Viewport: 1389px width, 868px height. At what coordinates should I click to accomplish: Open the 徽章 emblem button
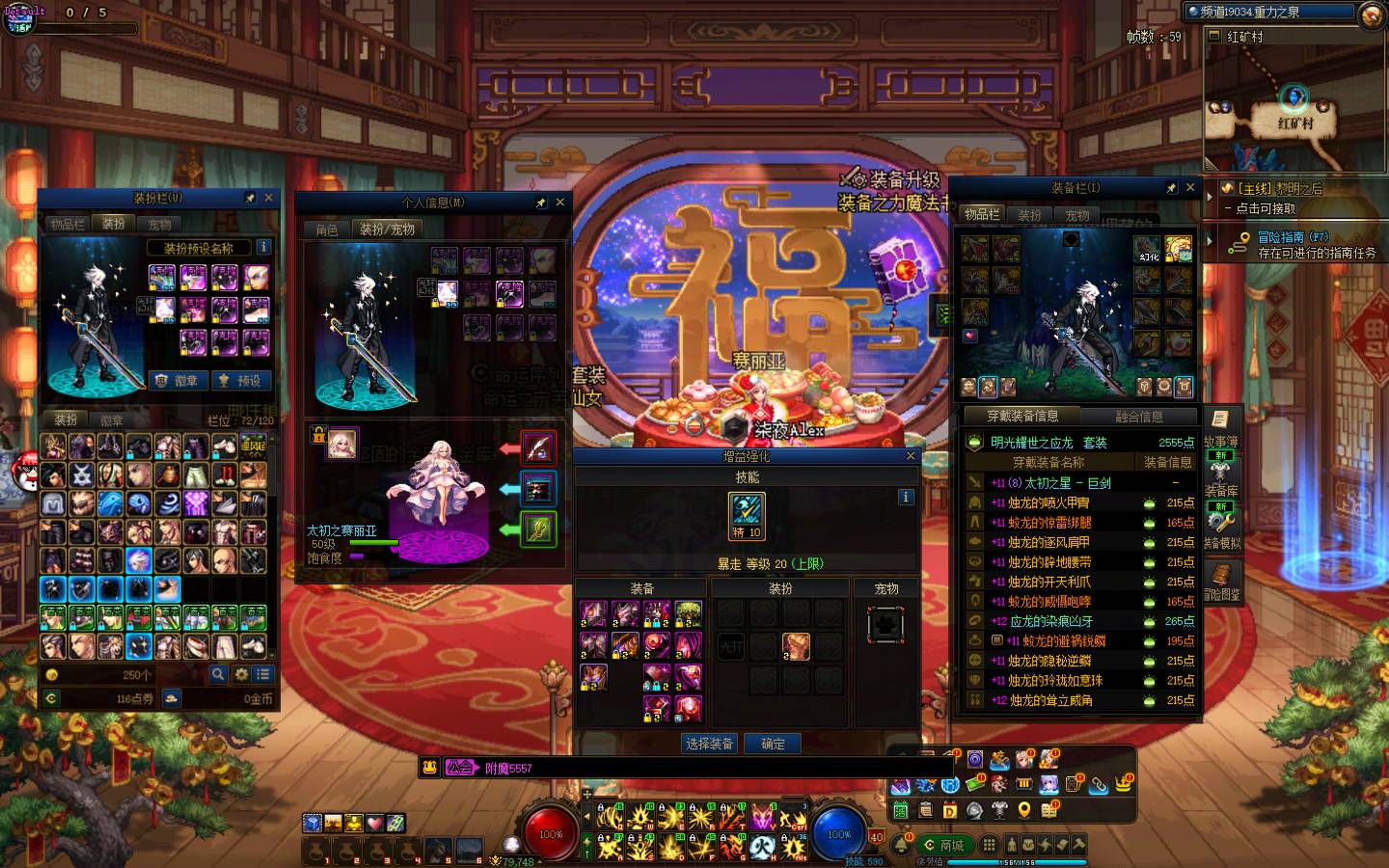176,381
